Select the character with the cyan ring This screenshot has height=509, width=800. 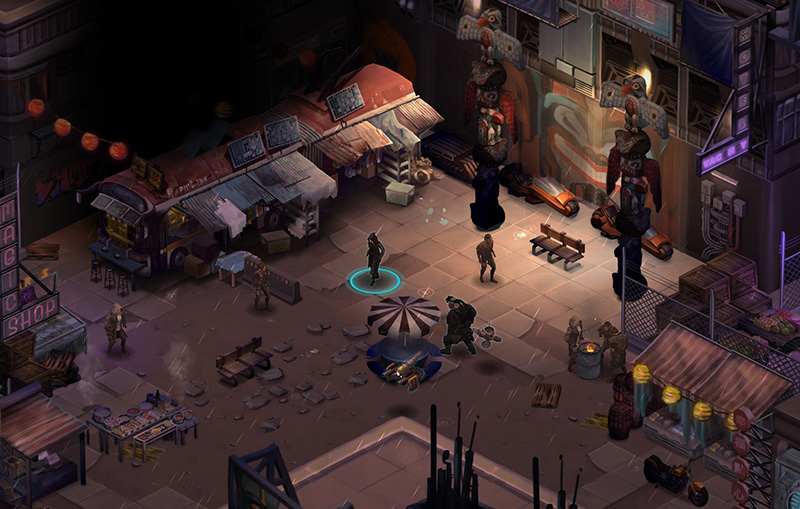(x=374, y=260)
